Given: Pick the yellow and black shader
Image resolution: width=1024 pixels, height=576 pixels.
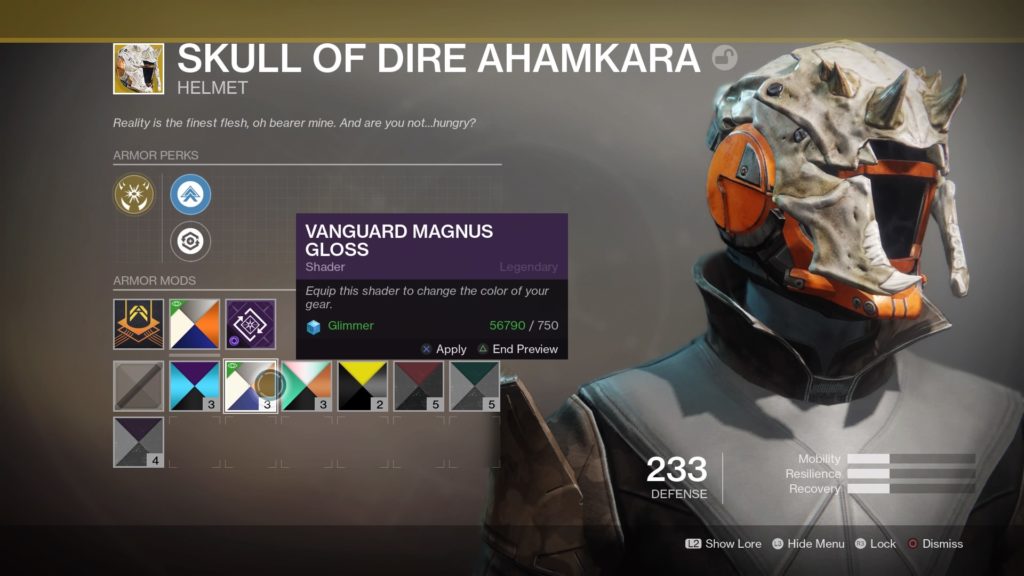Looking at the screenshot, I should pyautogui.click(x=362, y=387).
